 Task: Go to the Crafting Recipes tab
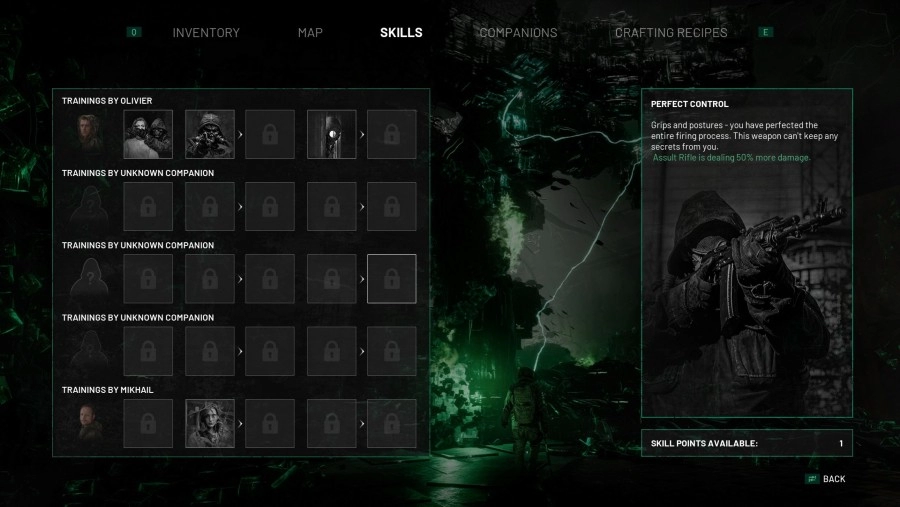point(671,33)
